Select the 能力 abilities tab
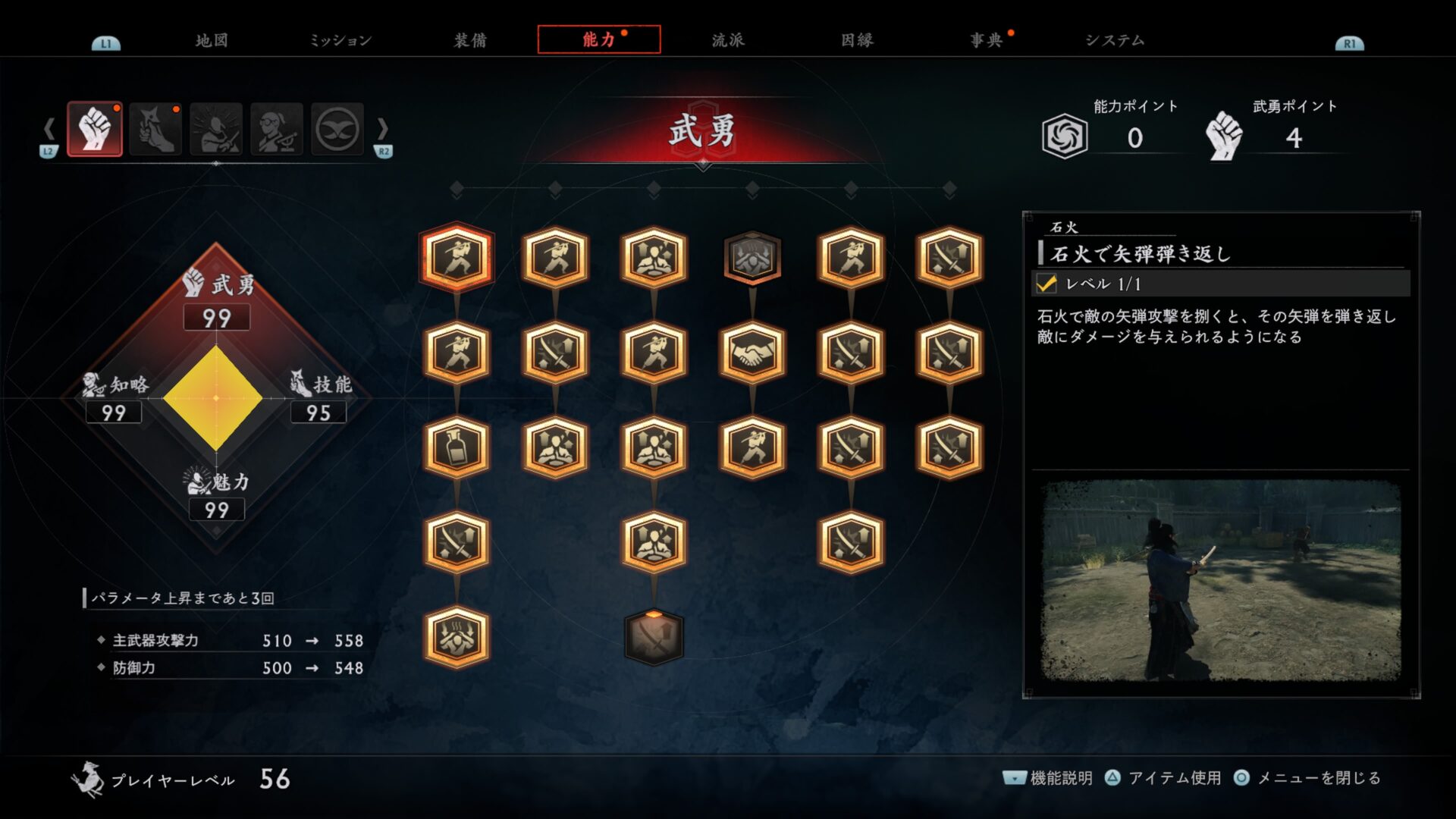The width and height of the screenshot is (1456, 819). (x=598, y=39)
